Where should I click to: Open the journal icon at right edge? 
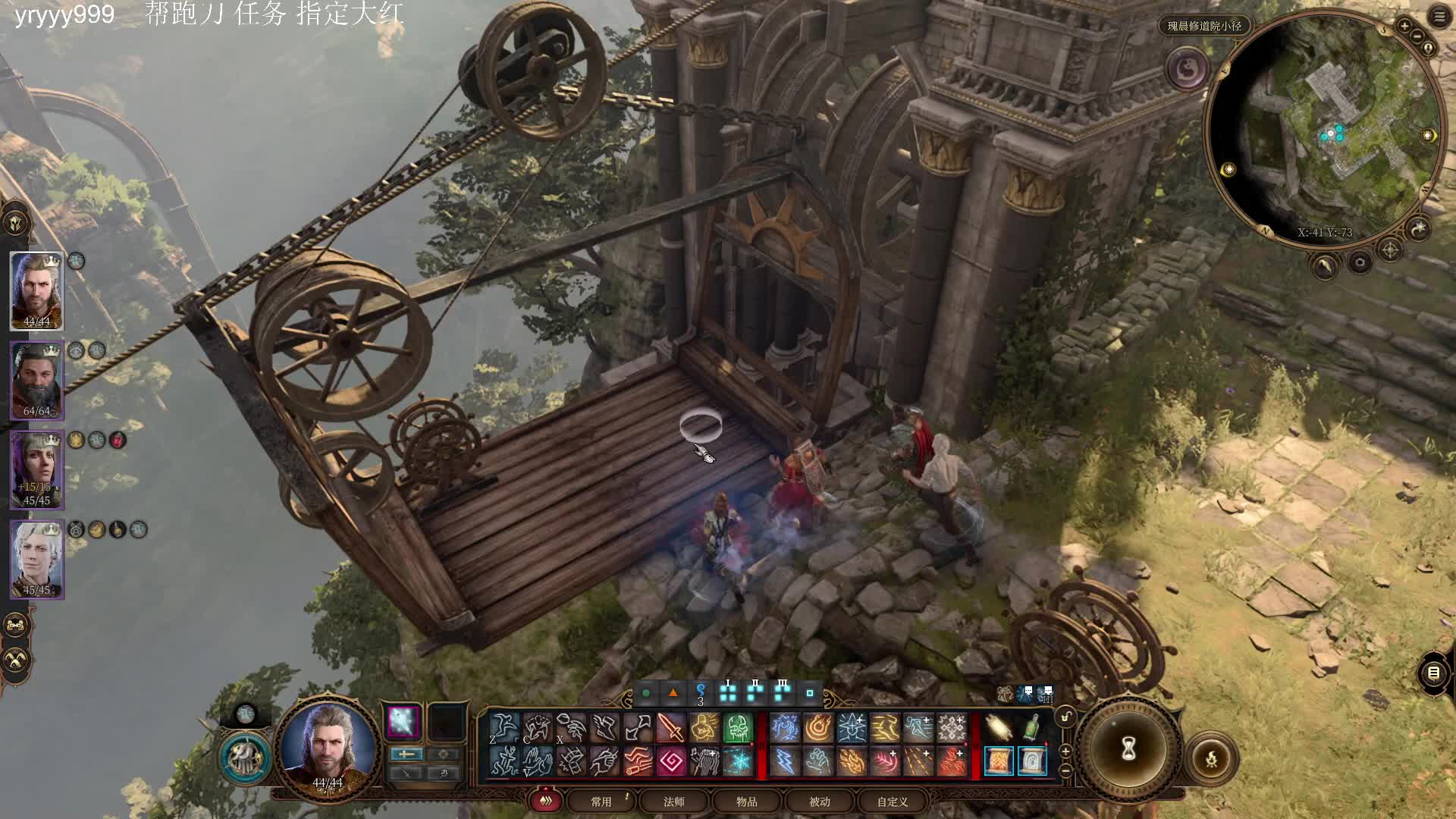click(1433, 673)
